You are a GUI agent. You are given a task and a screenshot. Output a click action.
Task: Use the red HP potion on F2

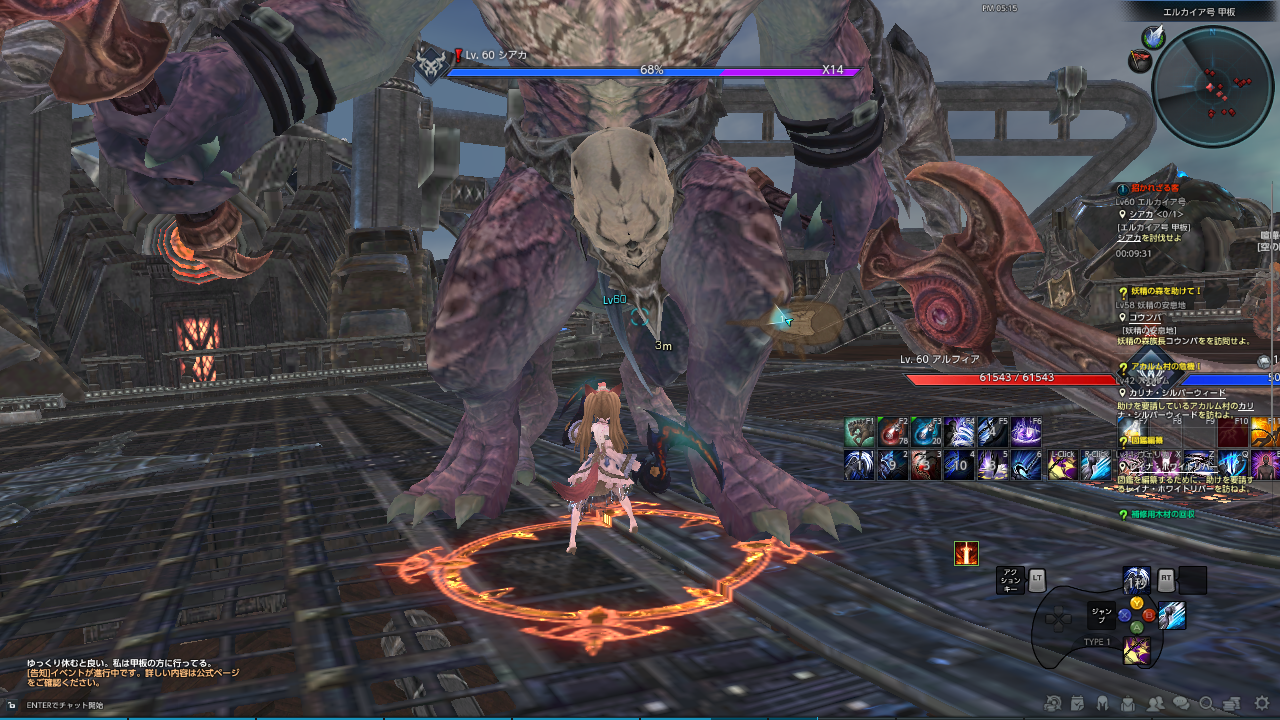(894, 433)
